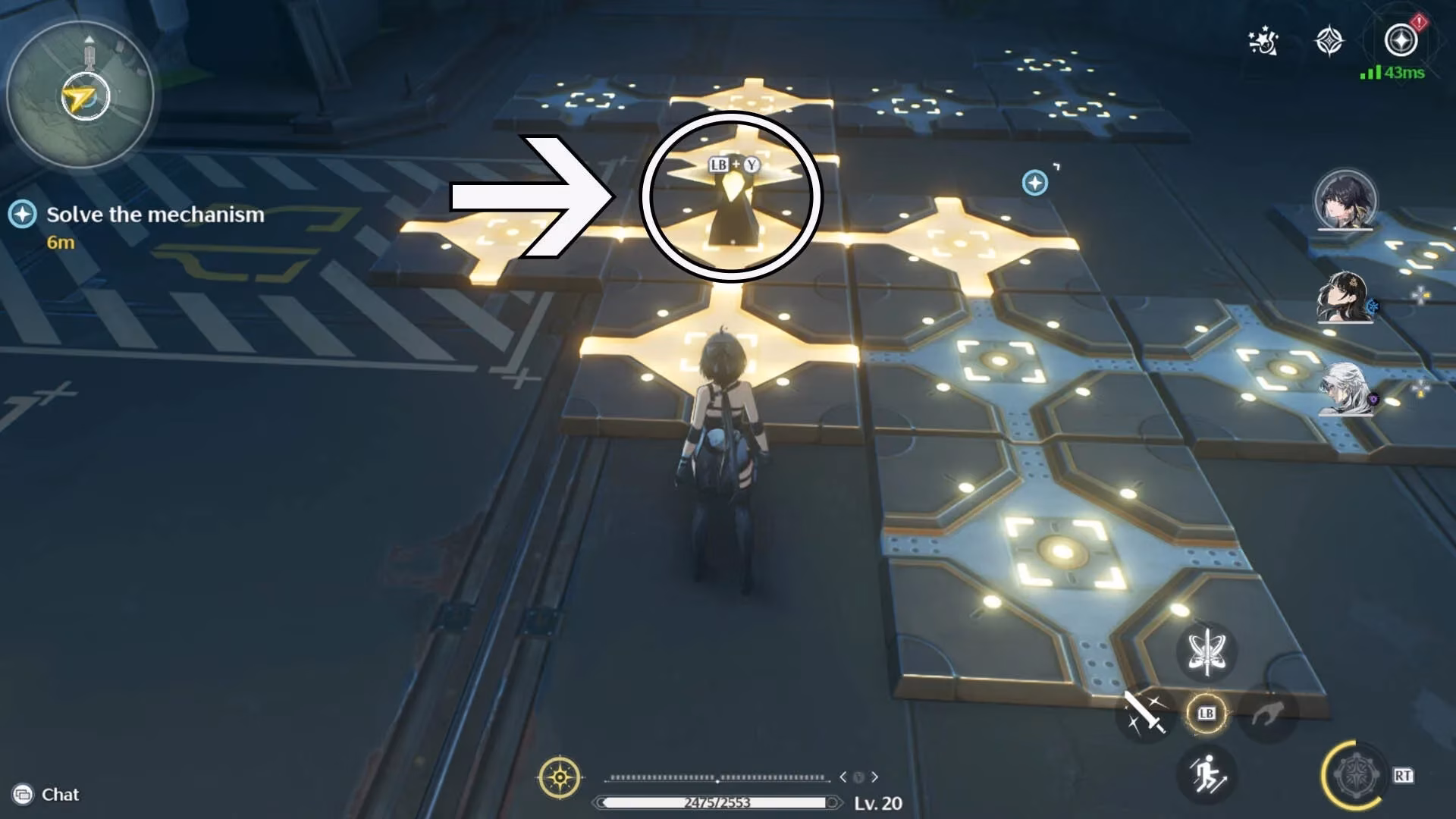This screenshot has width=1456, height=819.
Task: Activate the butterfly sword skill
Action: click(x=1206, y=651)
